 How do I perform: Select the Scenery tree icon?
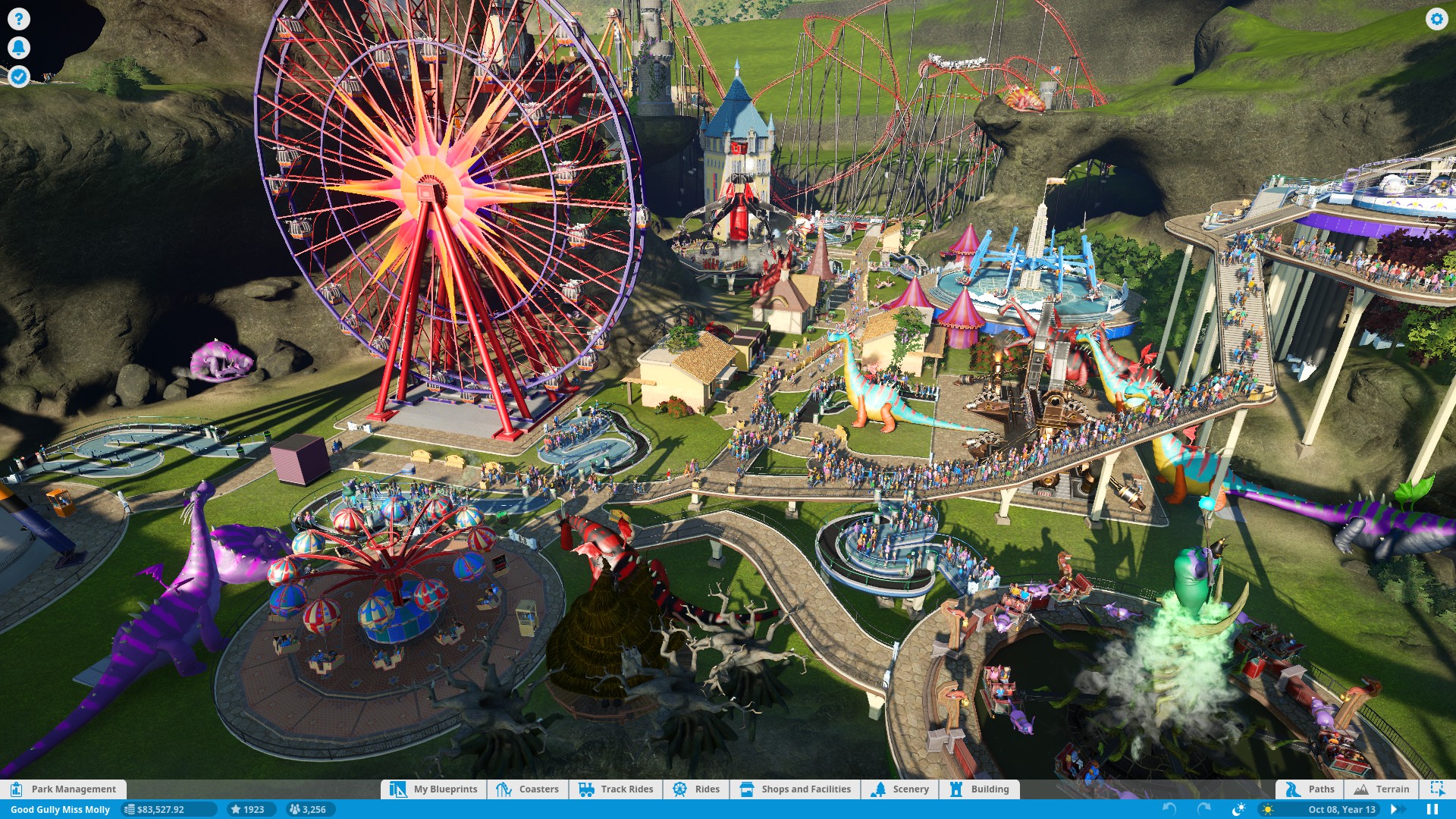tap(902, 789)
